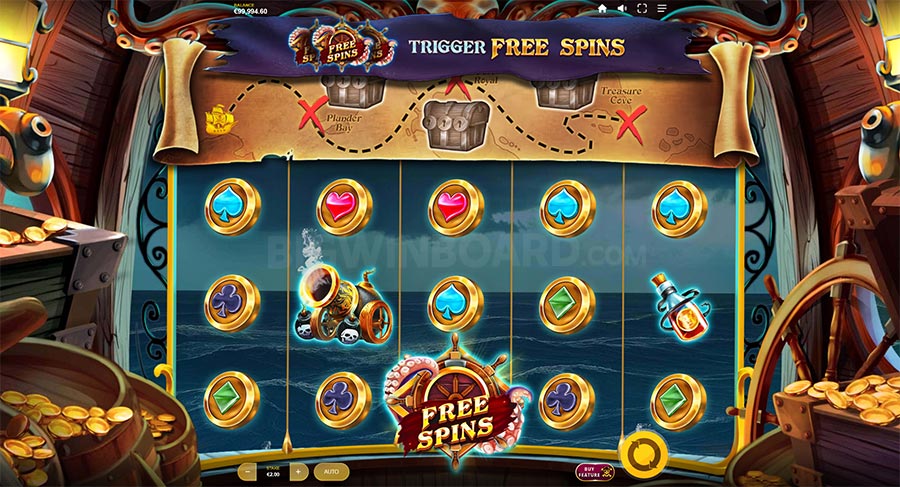Open the hamburger menu

click(x=662, y=8)
